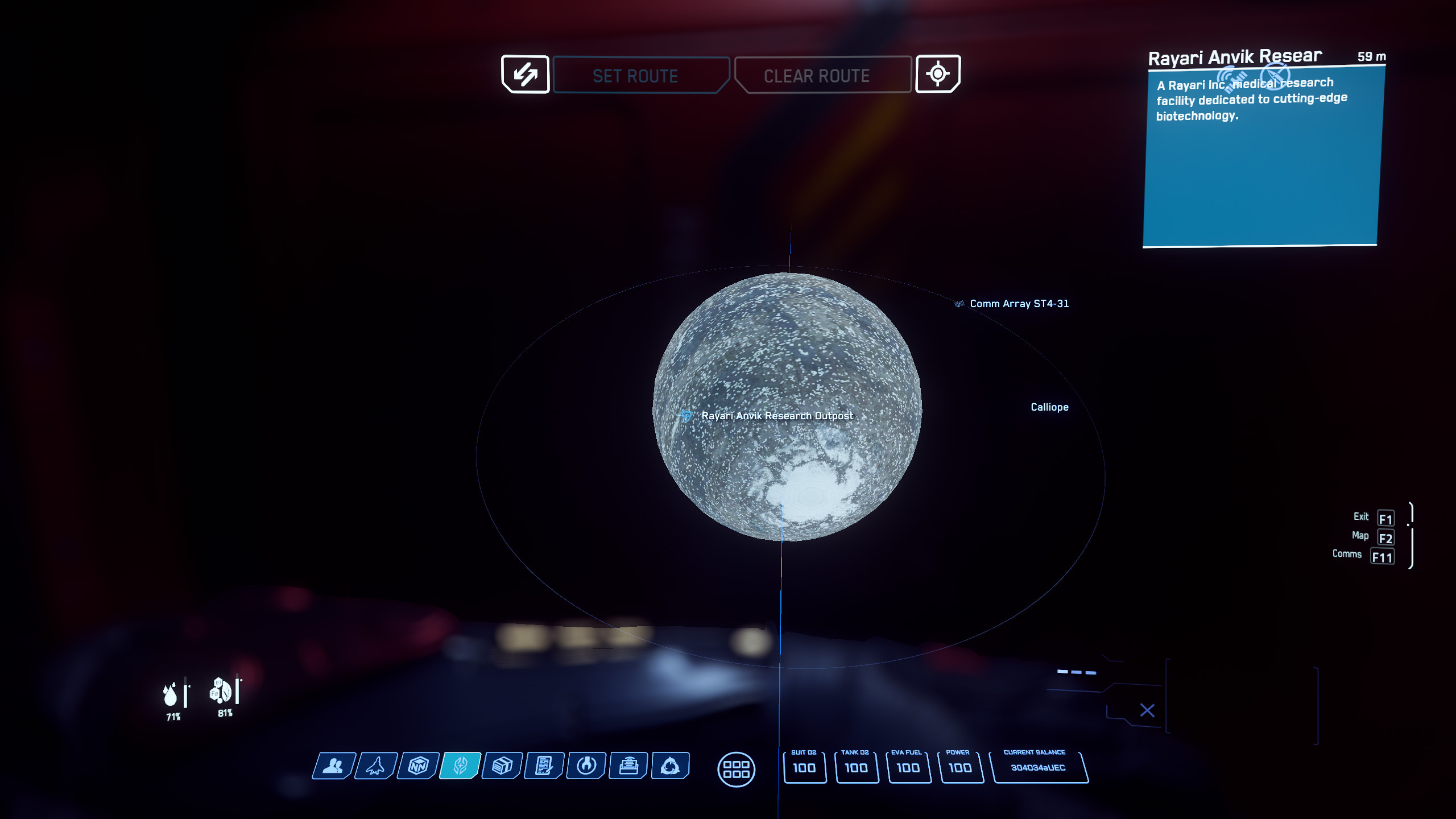
Task: Pick the Calliope label on the map
Action: (x=1049, y=407)
